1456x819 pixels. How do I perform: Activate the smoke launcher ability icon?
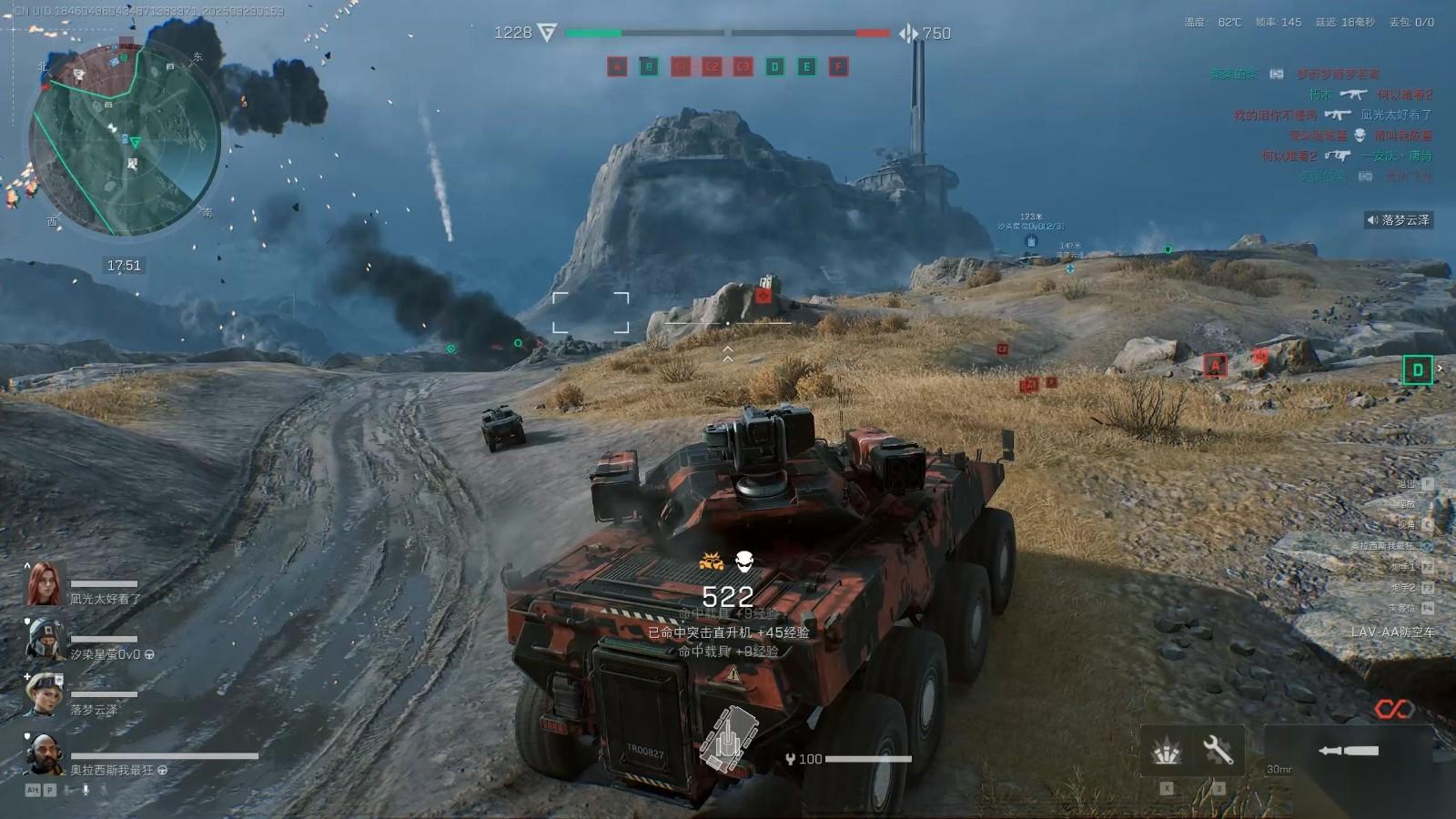click(1167, 751)
